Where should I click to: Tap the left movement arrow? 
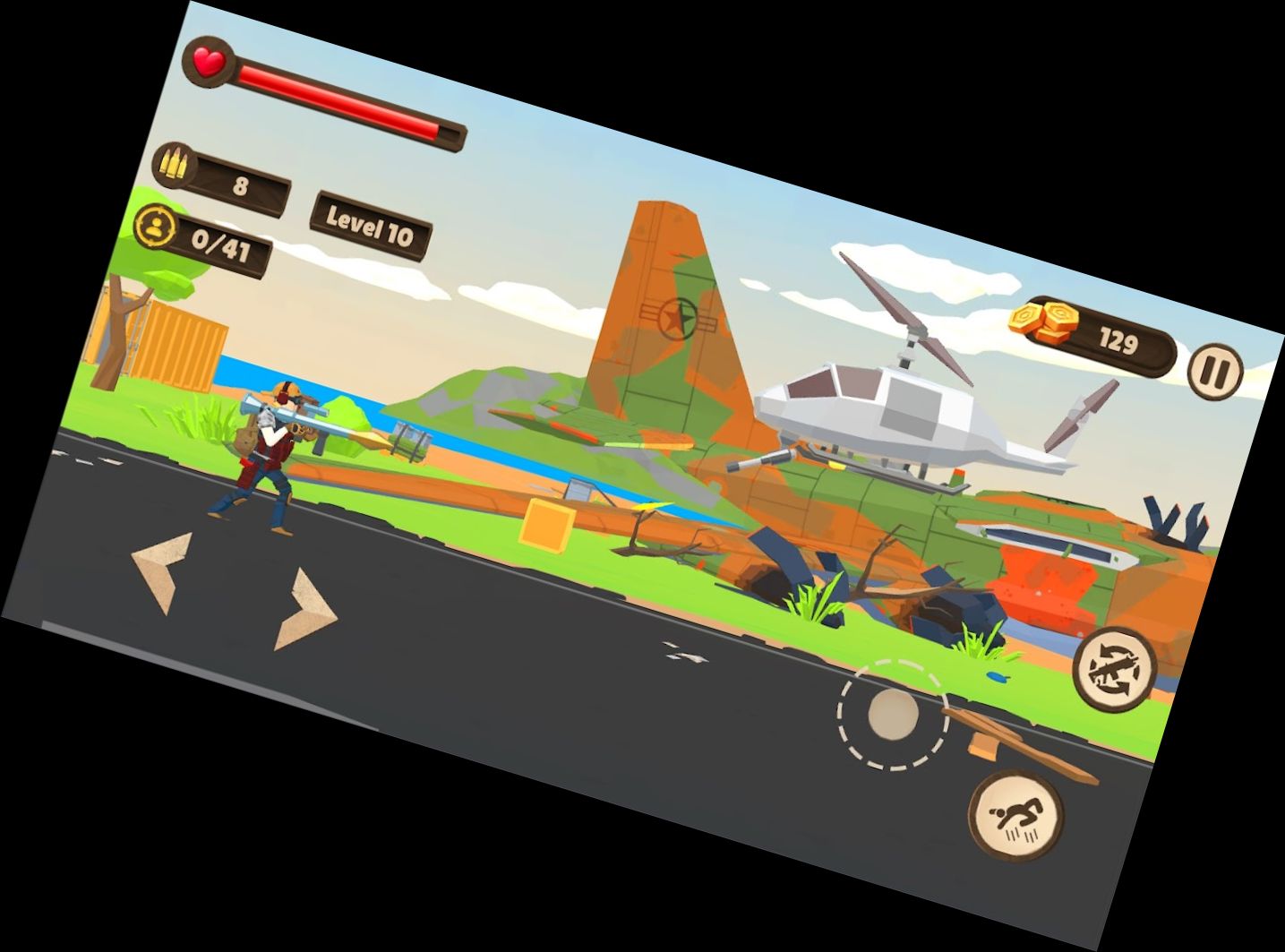(x=165, y=571)
